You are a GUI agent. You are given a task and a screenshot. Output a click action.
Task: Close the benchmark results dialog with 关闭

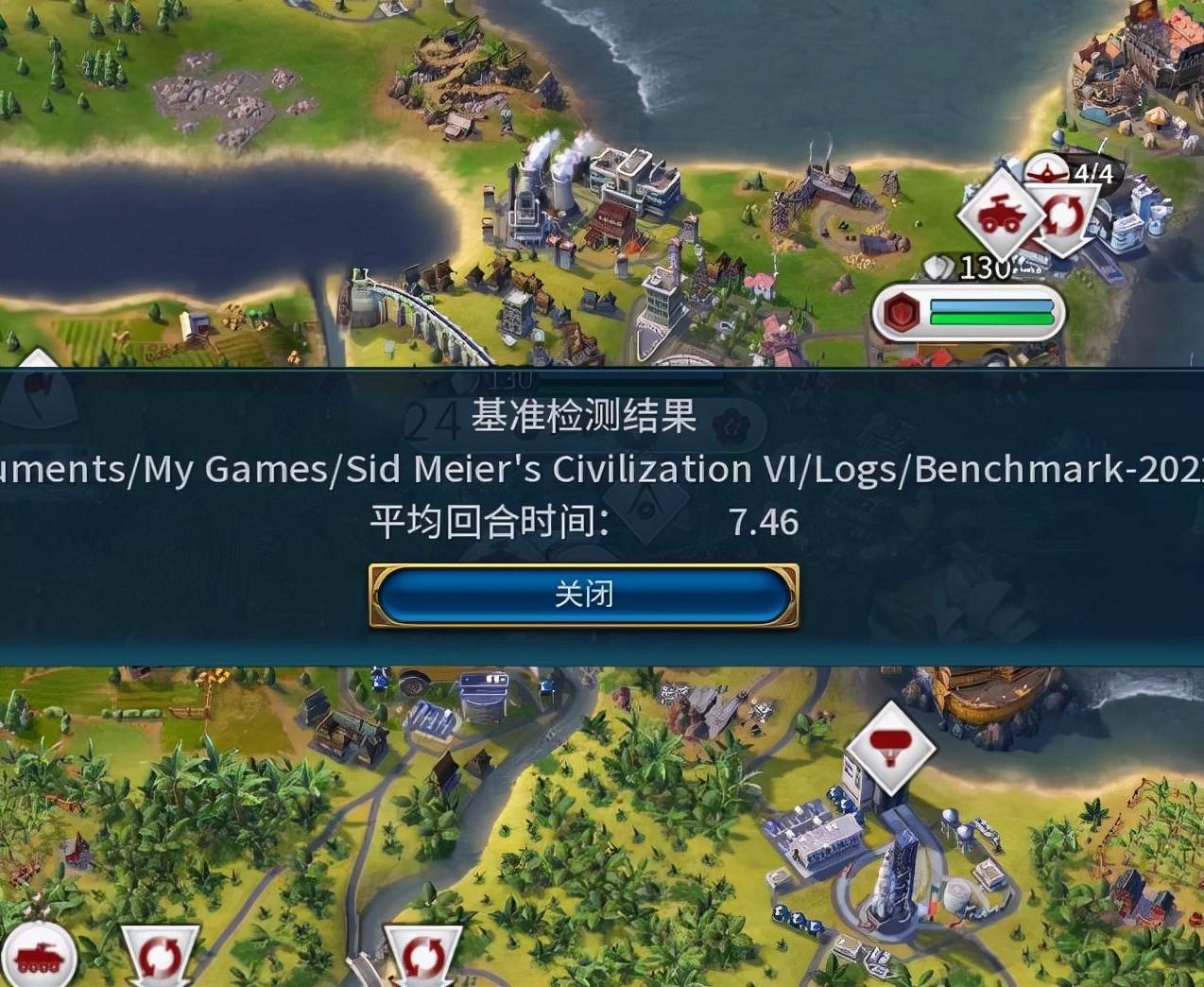pyautogui.click(x=583, y=596)
